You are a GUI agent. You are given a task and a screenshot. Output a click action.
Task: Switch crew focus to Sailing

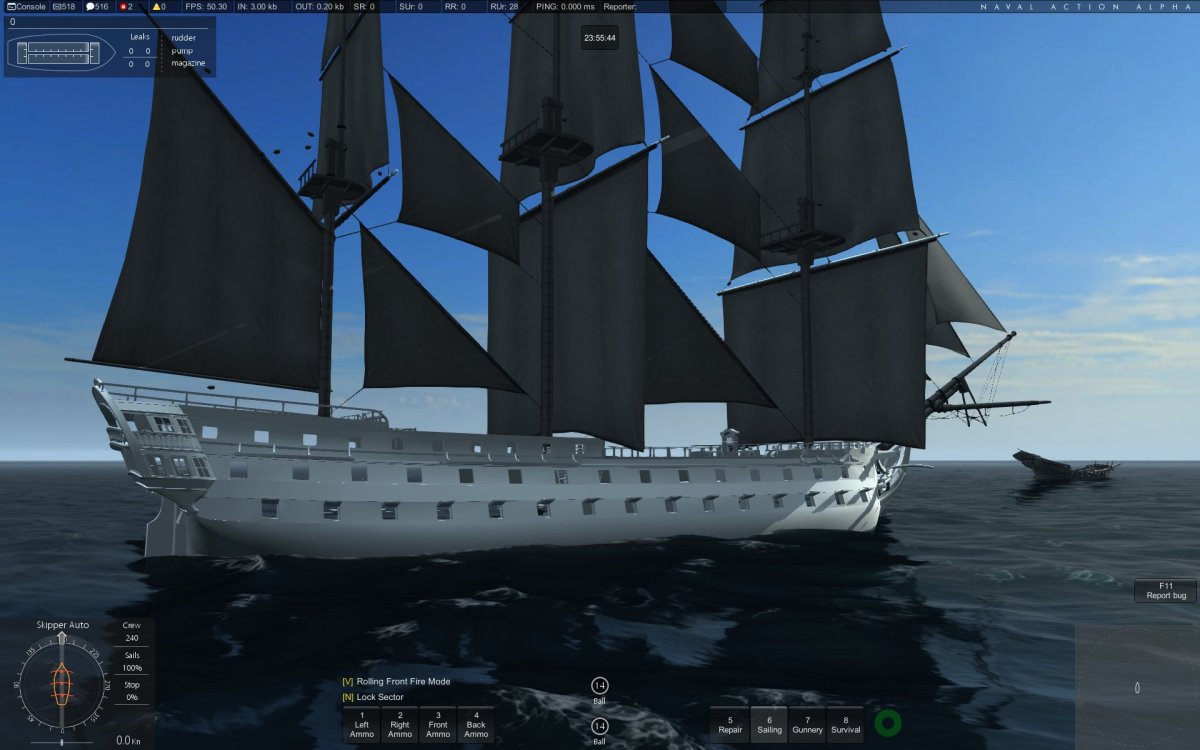coord(769,724)
